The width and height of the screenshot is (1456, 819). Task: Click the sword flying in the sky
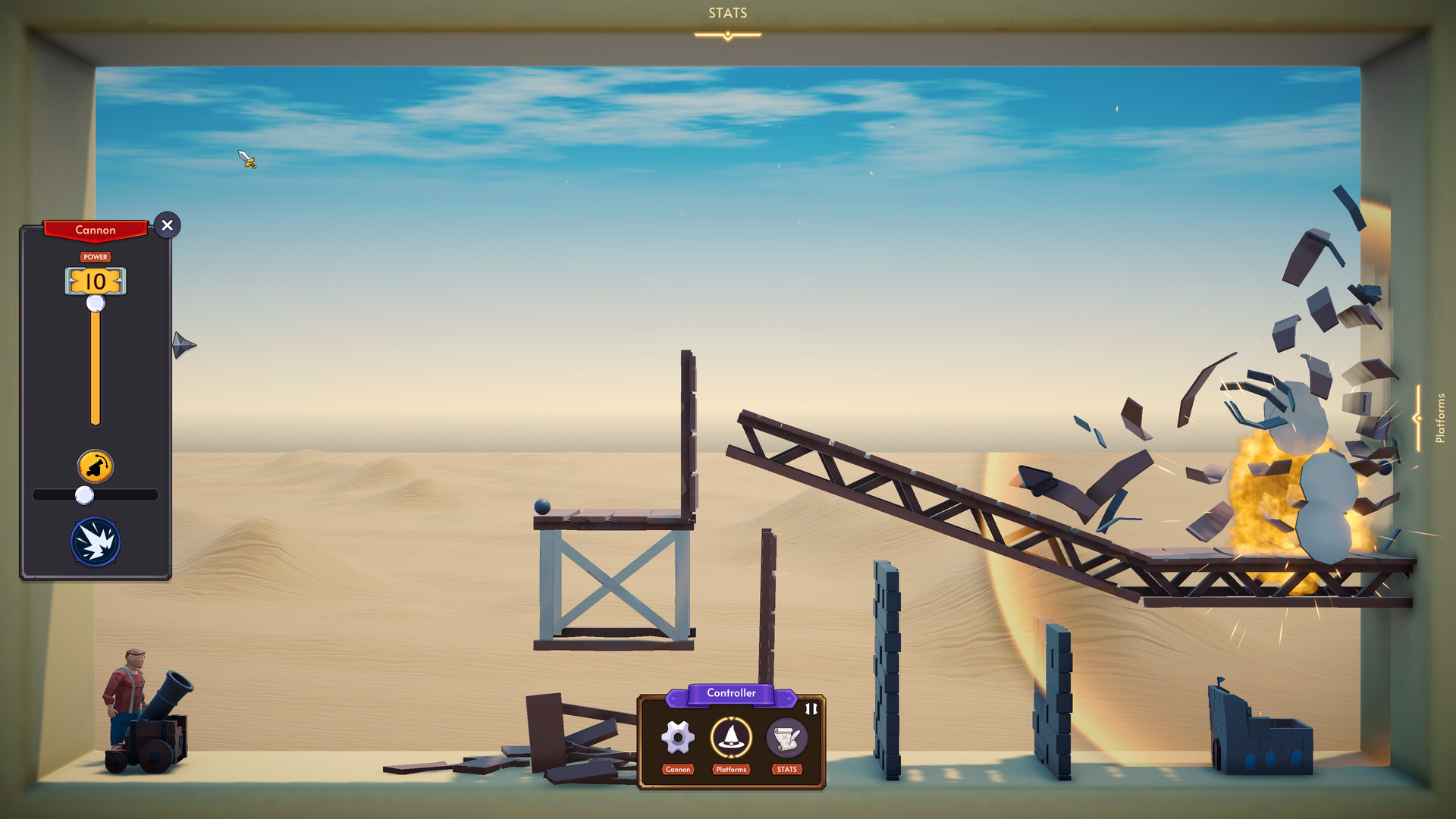pyautogui.click(x=246, y=161)
